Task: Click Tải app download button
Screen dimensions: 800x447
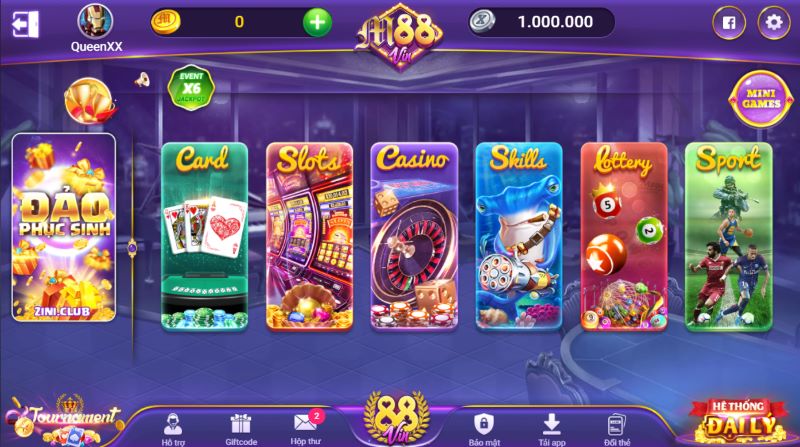Action: (x=549, y=427)
